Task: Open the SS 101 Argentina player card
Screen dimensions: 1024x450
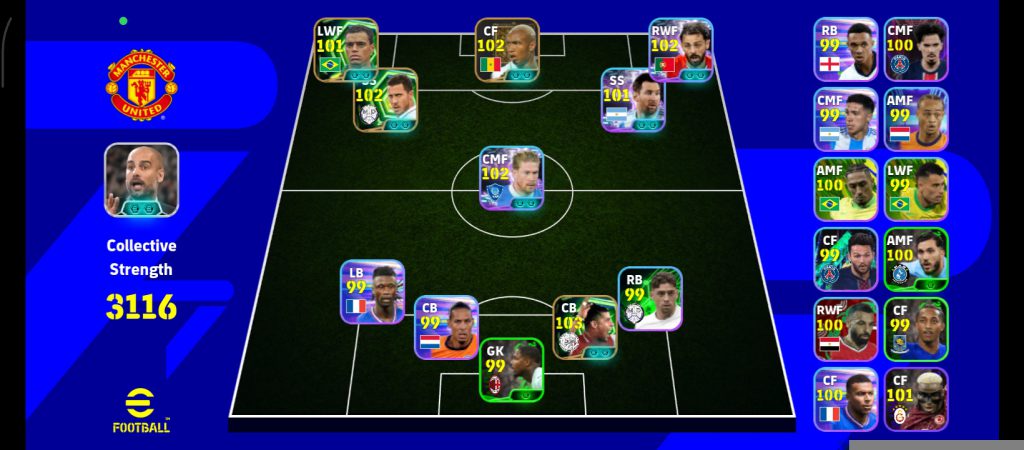Action: click(633, 99)
